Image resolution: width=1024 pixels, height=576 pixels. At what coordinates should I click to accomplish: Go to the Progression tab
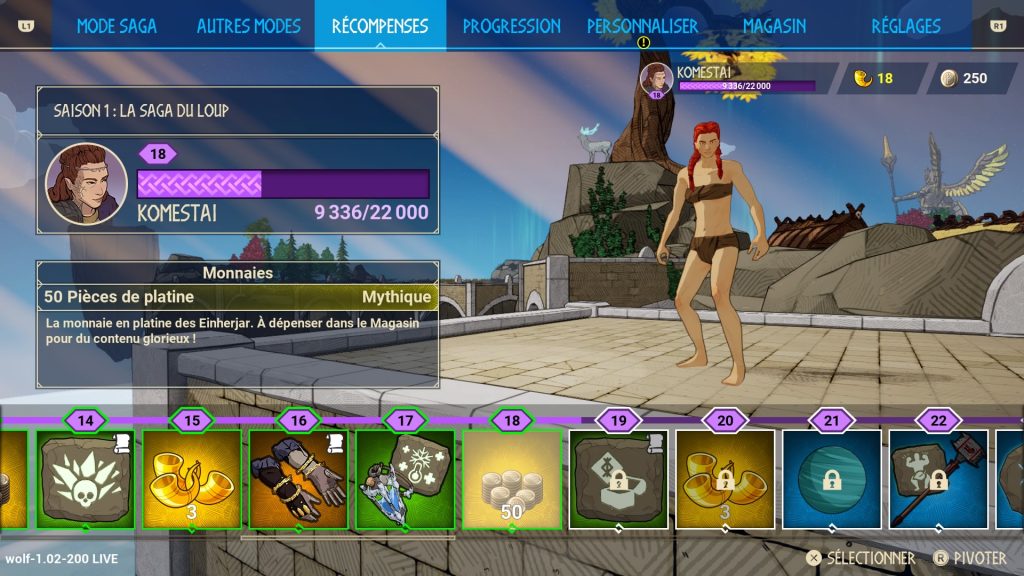tap(511, 26)
